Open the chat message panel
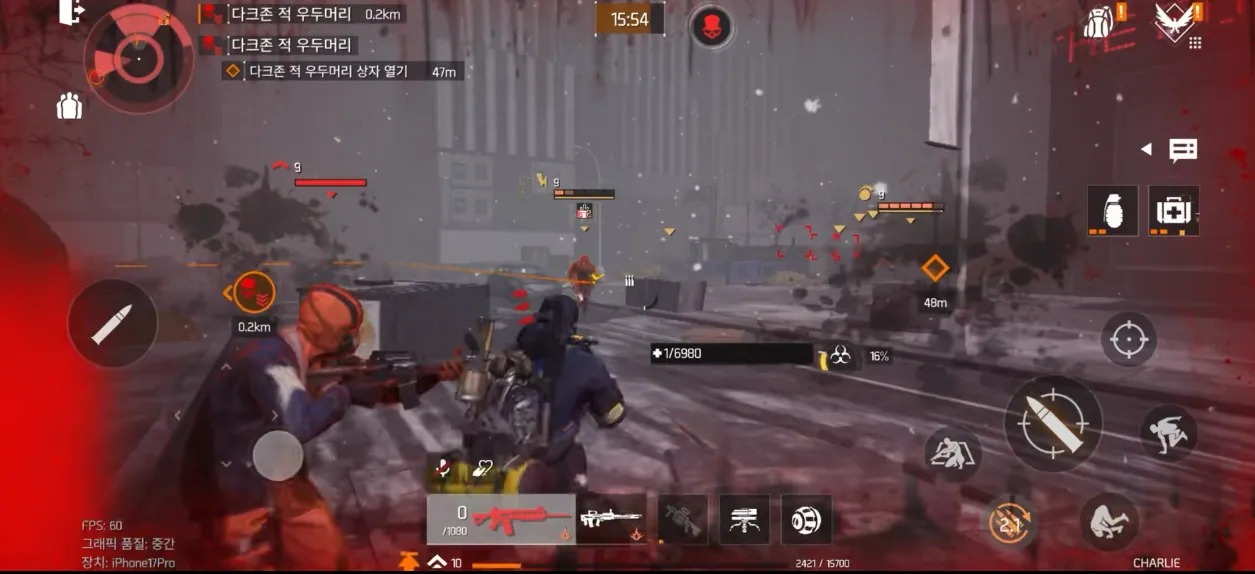 pyautogui.click(x=1182, y=150)
